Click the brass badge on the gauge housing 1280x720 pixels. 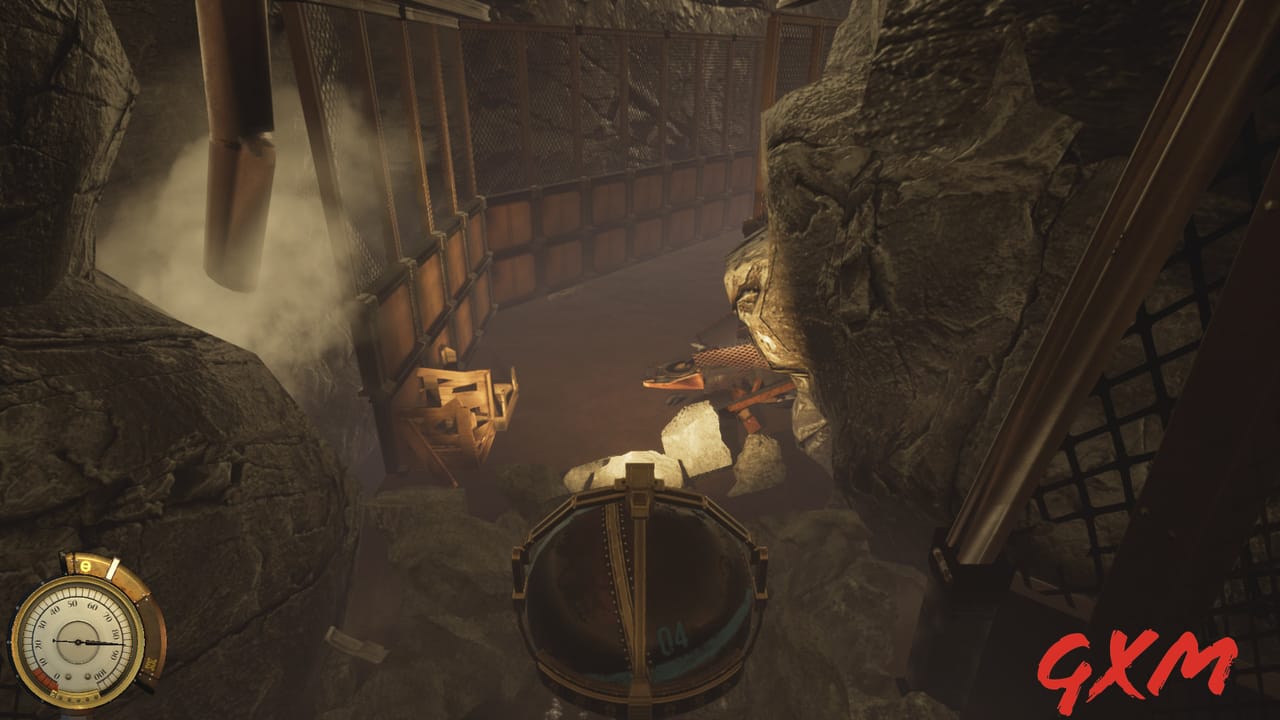pyautogui.click(x=150, y=662)
